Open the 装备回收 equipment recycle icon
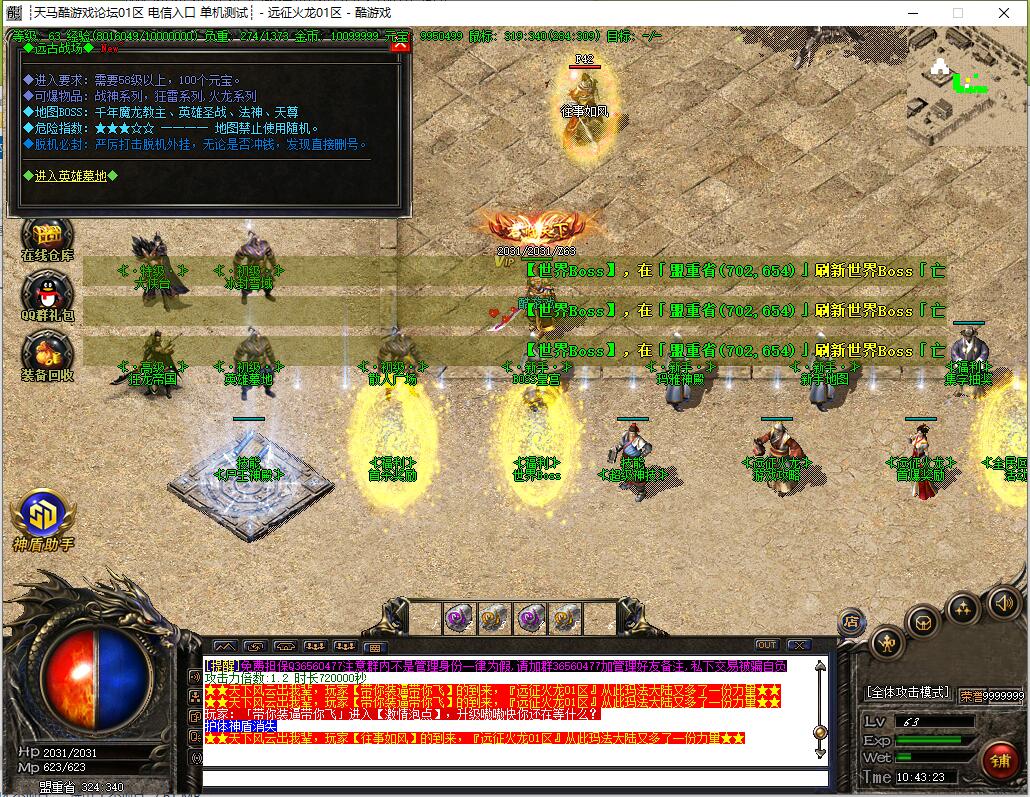 tap(47, 355)
